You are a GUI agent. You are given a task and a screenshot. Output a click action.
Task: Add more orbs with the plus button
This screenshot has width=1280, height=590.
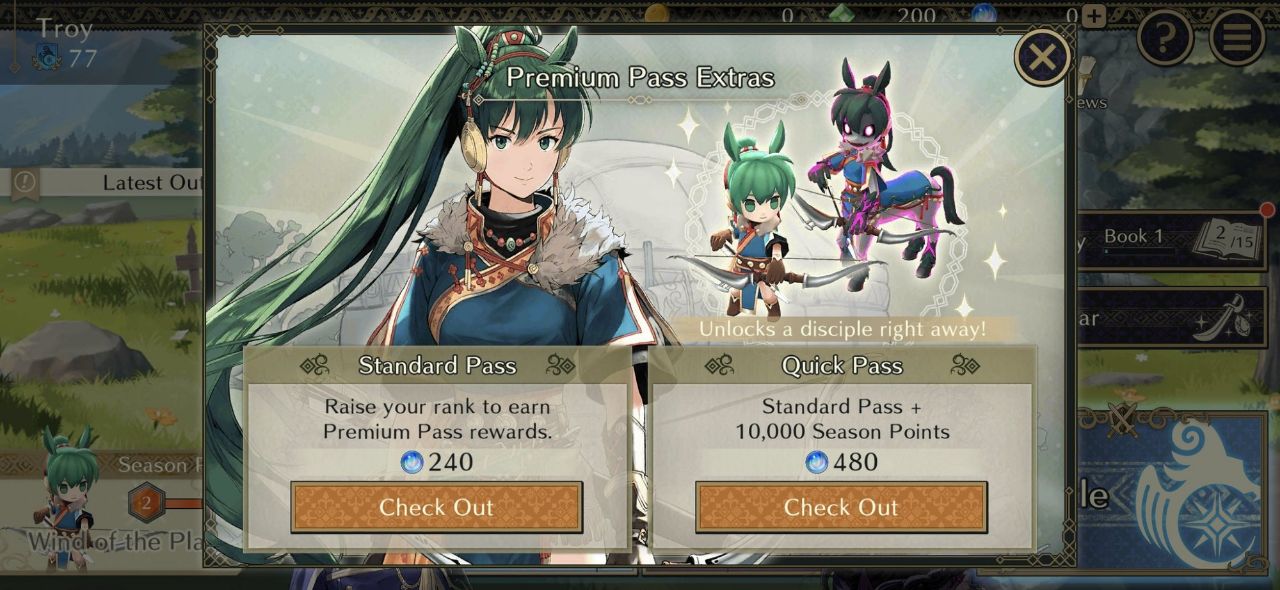[1094, 16]
